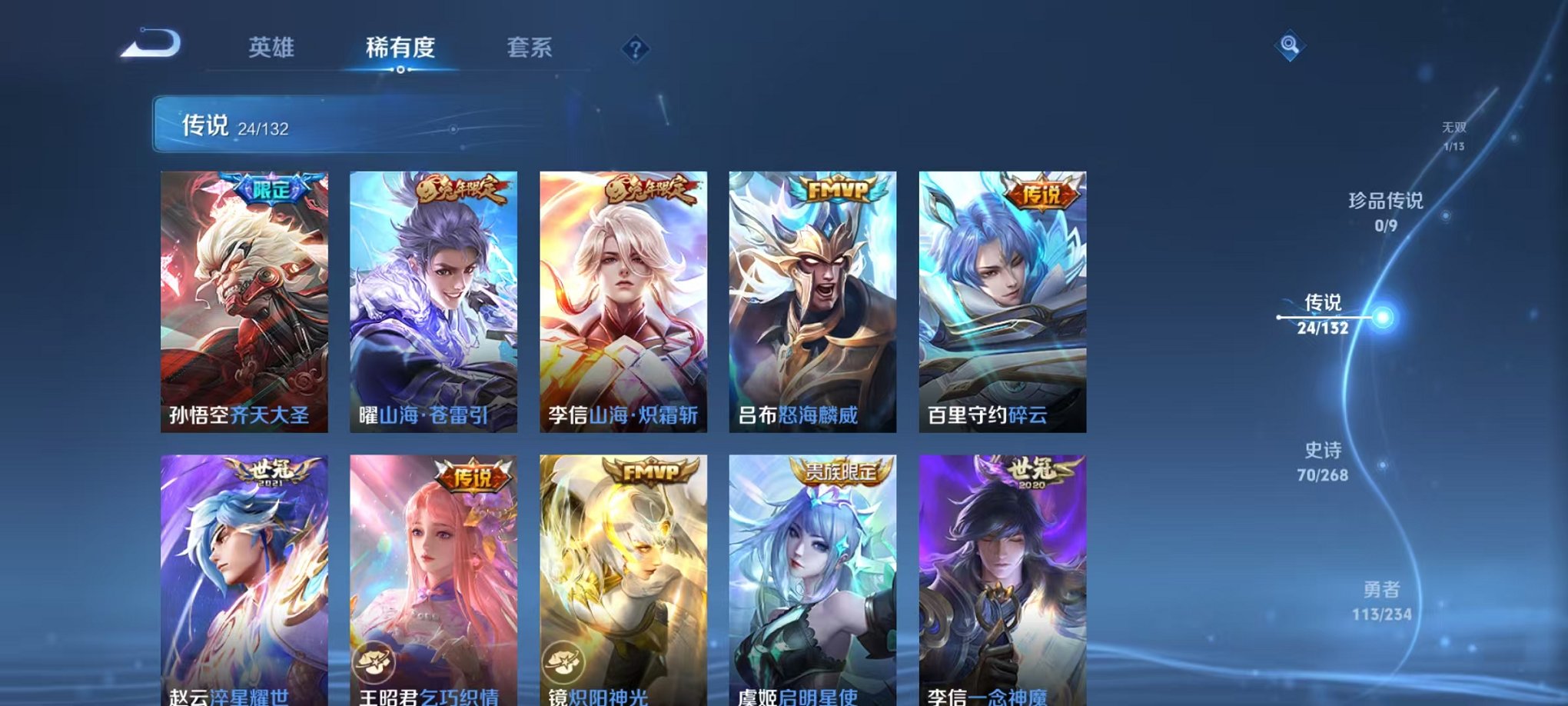Click the FMVP badge on 吕布's card
The image size is (1568, 706).
point(837,188)
